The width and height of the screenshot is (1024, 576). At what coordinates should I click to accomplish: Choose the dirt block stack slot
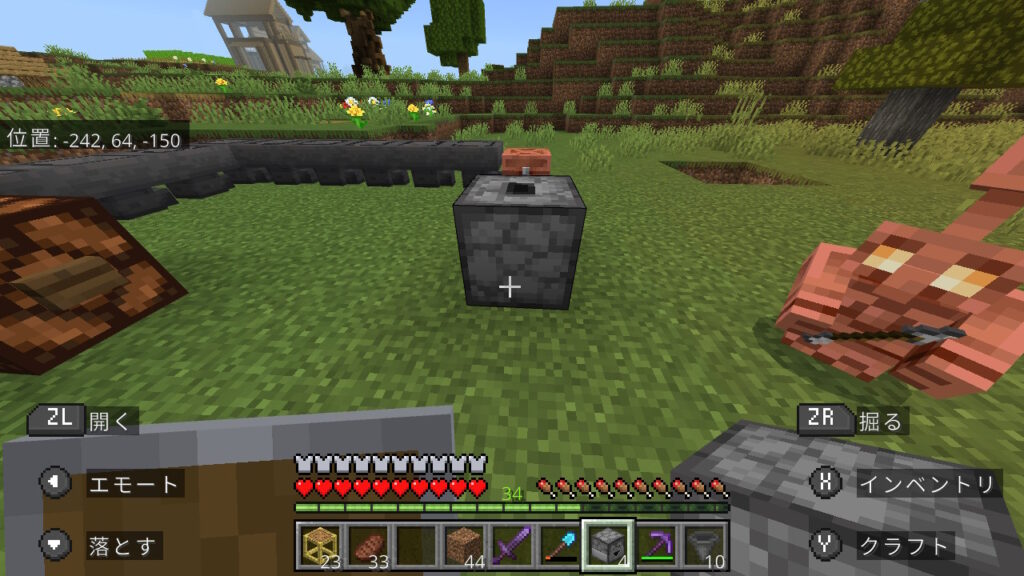pos(462,546)
